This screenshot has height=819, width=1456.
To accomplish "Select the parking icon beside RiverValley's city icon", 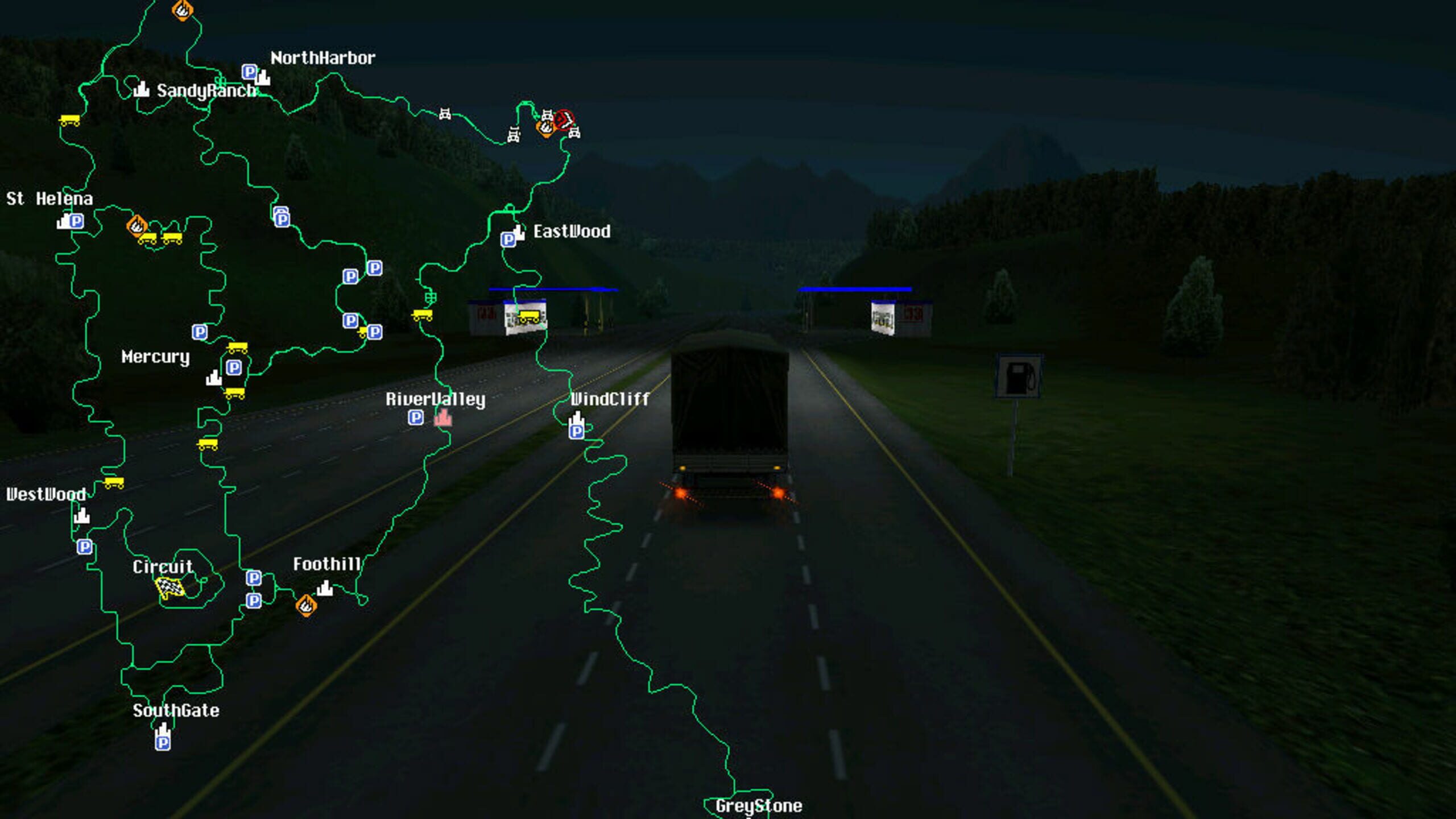I will point(416,418).
